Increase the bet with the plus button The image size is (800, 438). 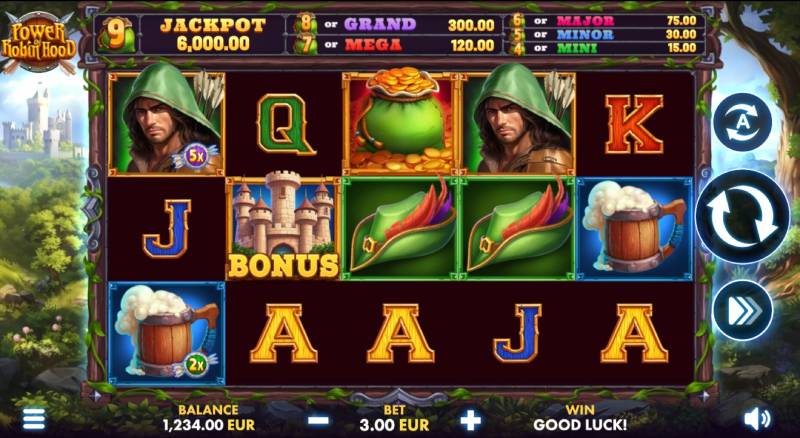click(x=470, y=420)
